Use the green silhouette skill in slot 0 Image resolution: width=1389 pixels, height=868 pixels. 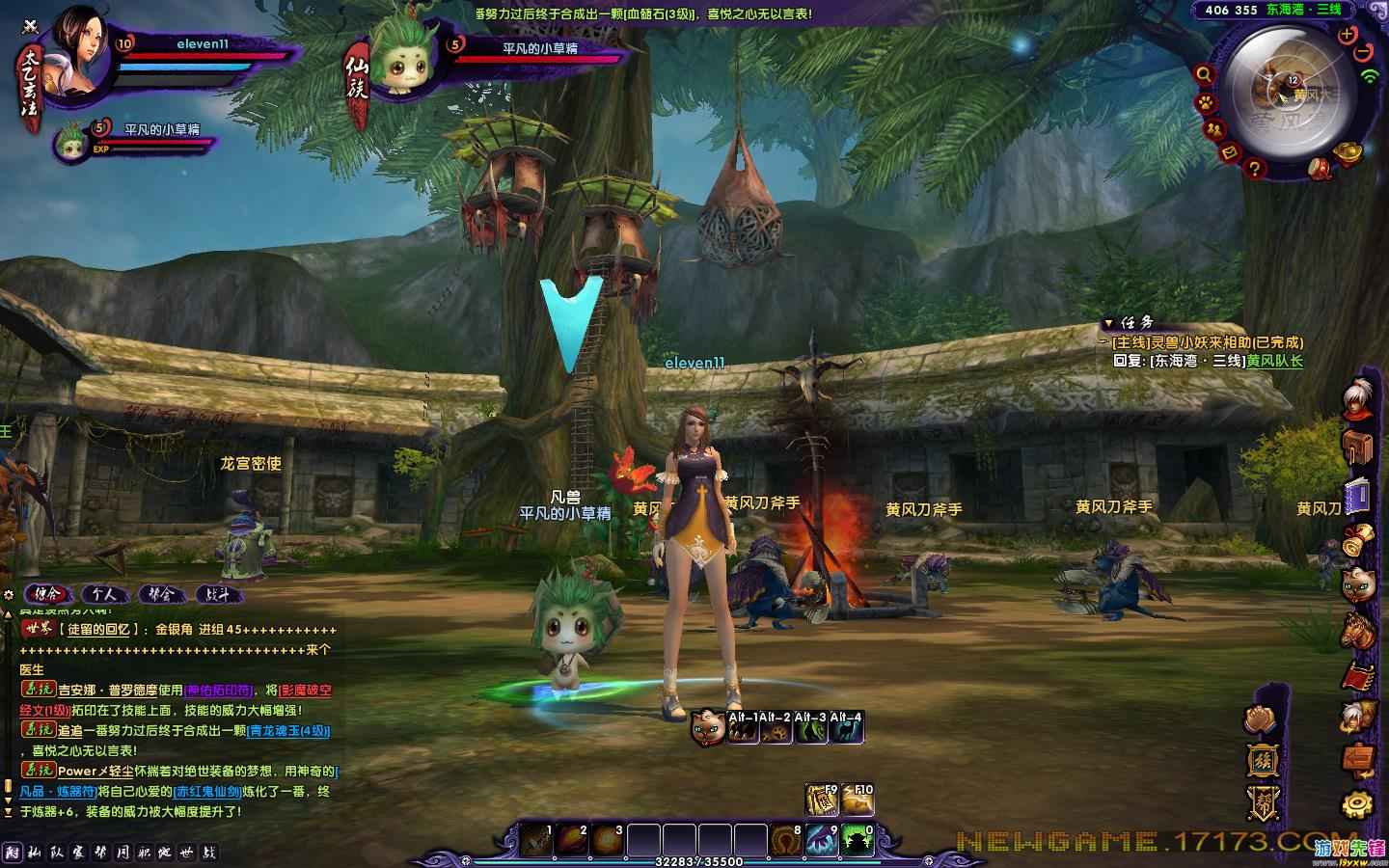858,840
